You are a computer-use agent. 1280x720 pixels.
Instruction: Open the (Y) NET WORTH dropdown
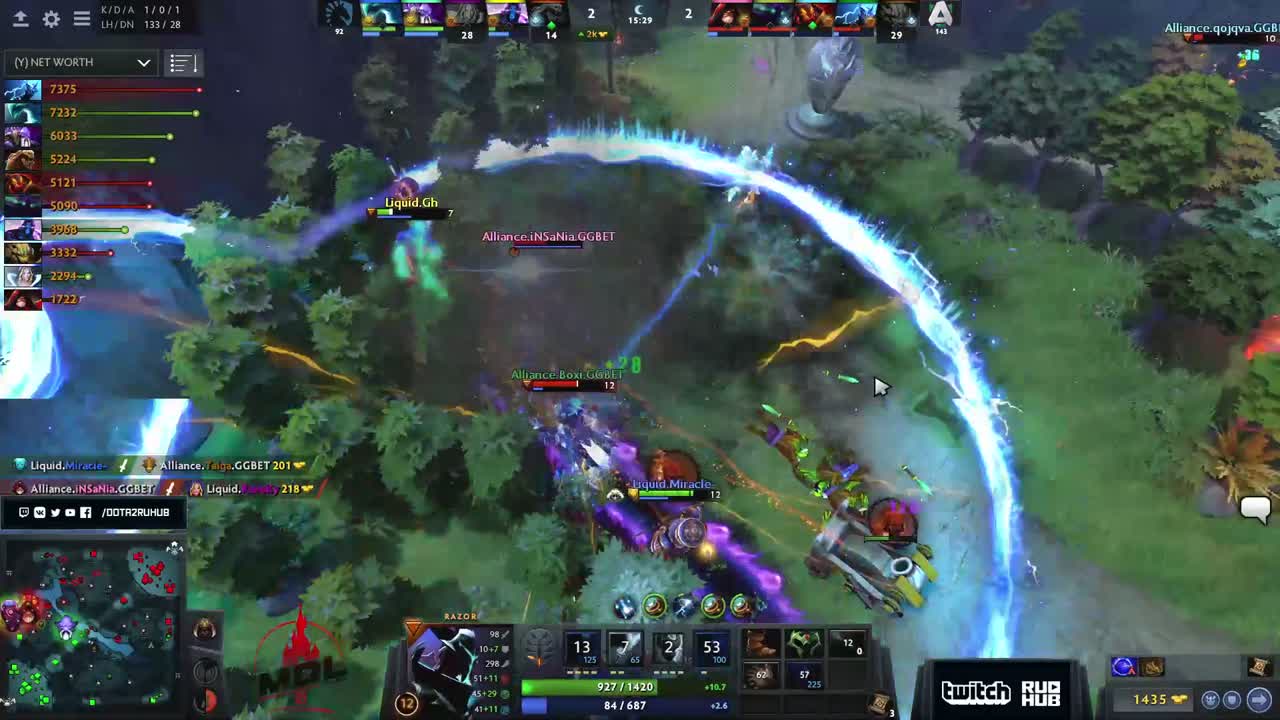tap(80, 62)
